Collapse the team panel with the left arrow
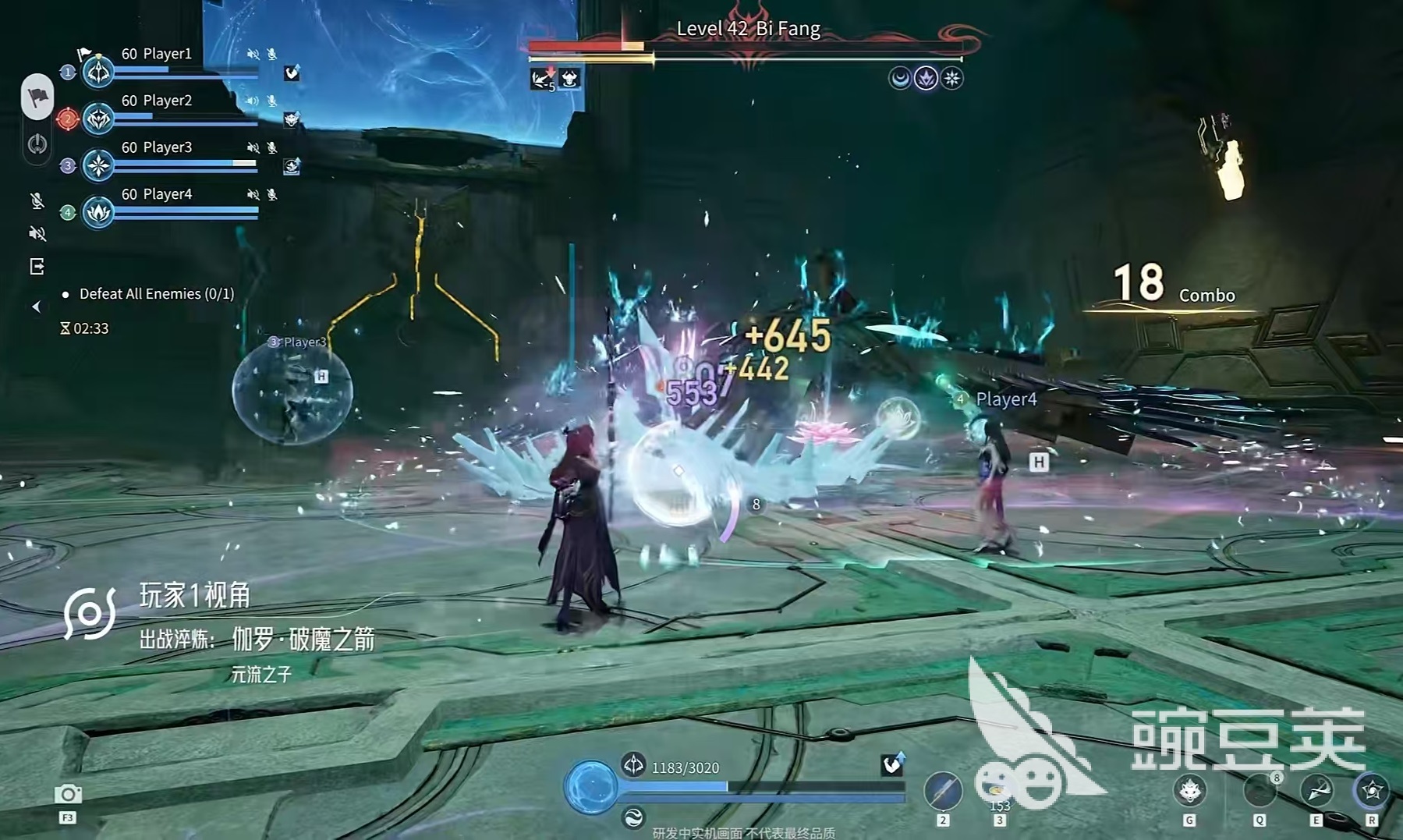The width and height of the screenshot is (1403, 840). 36,307
